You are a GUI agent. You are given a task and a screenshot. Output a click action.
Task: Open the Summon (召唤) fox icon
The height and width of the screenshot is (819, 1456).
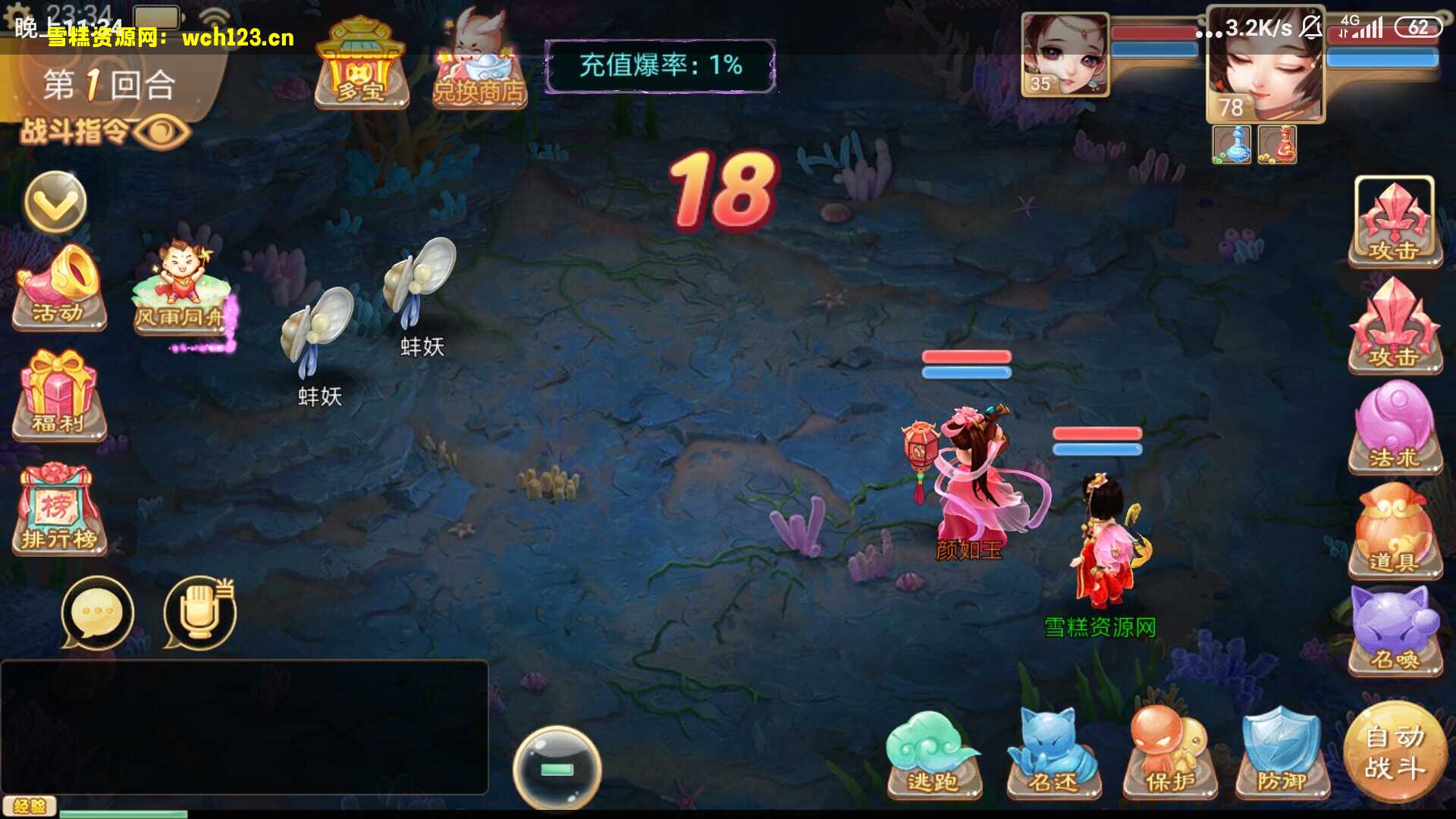click(x=1395, y=626)
